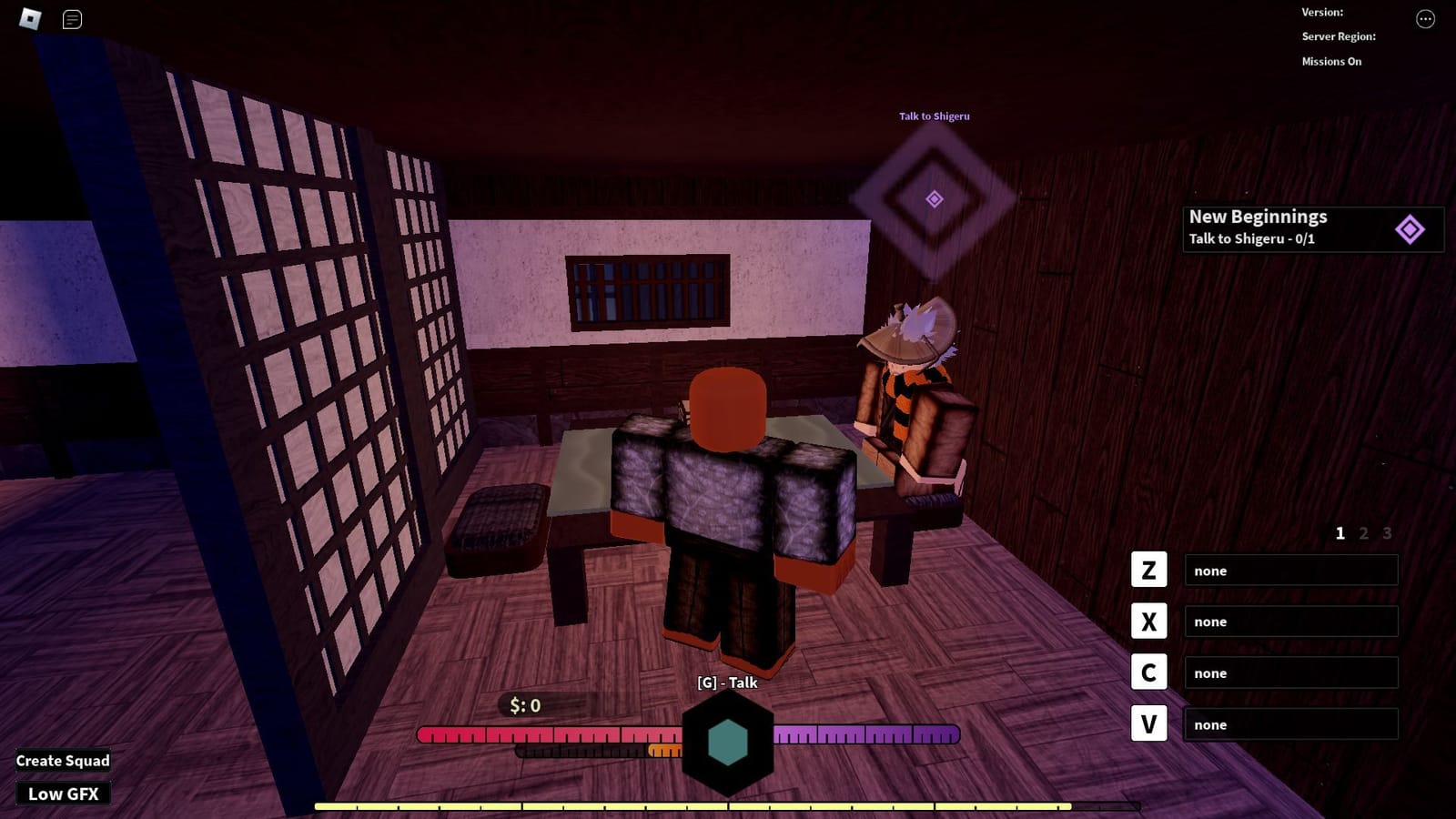This screenshot has height=819, width=1456.
Task: Toggle Missions On setting
Action: 1332,60
